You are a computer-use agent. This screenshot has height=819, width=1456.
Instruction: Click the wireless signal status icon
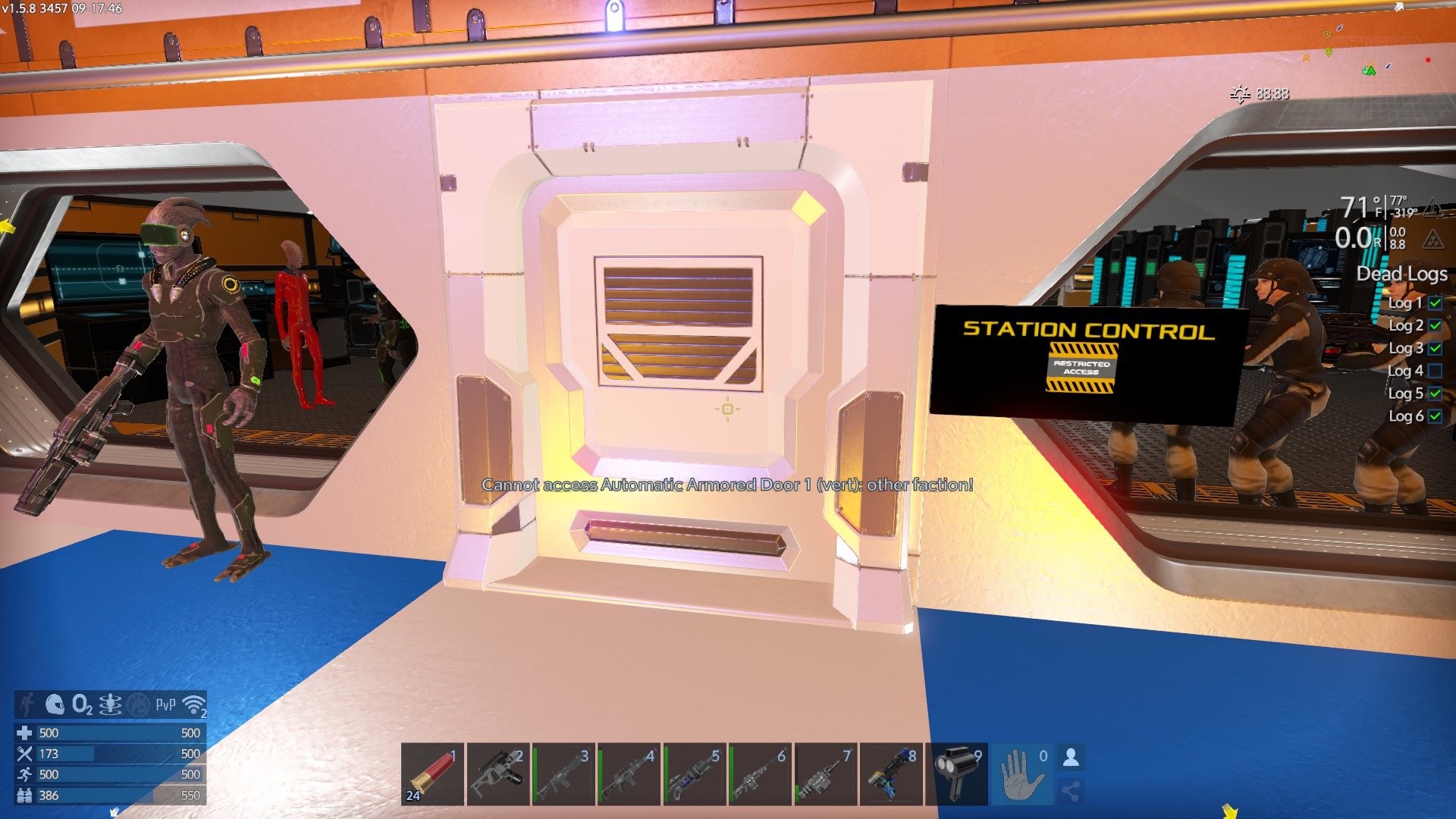[x=195, y=705]
